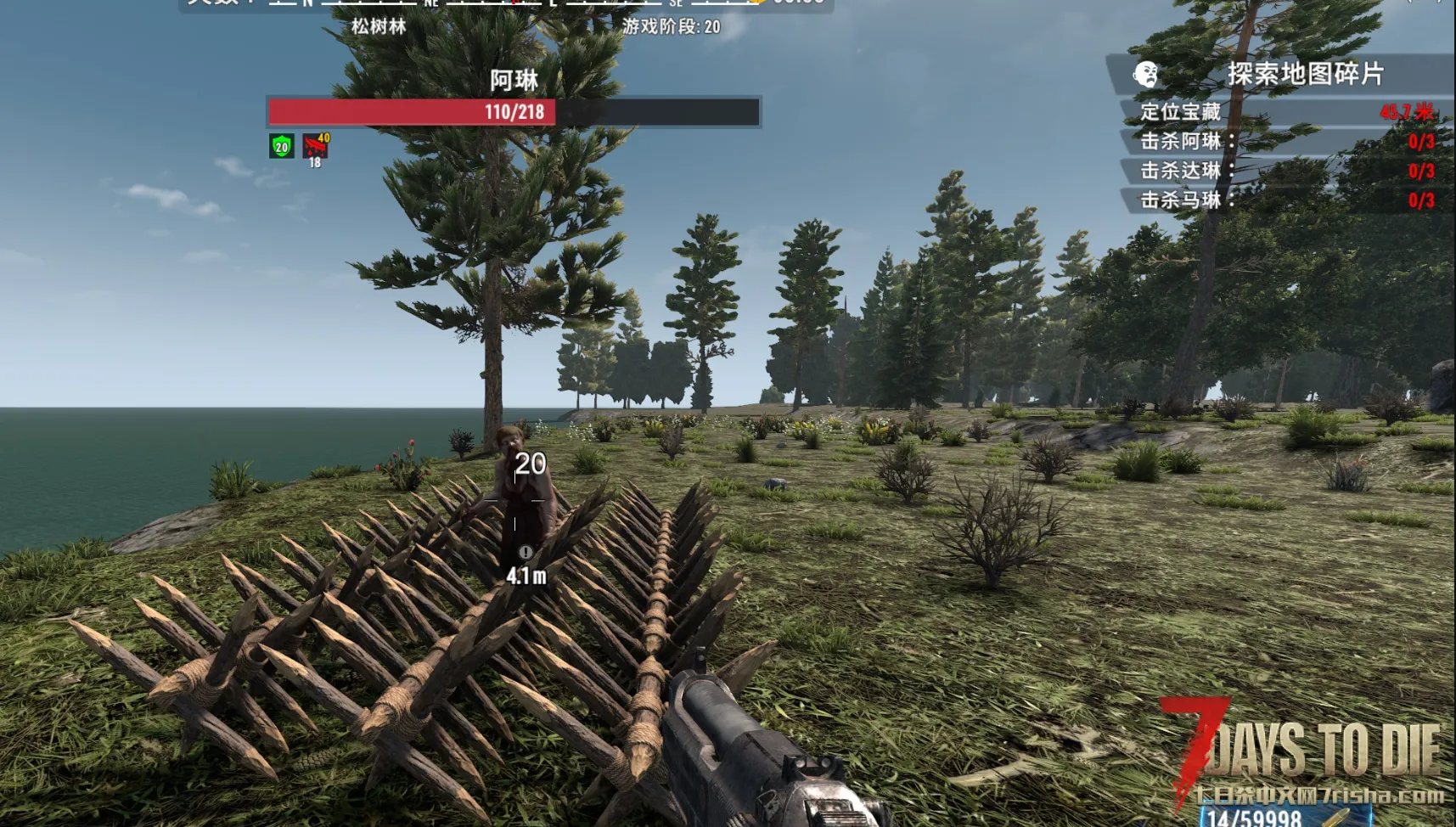1456x827 pixels.
Task: Select the 探索地图碎片 quest tracker title
Action: click(x=1305, y=74)
